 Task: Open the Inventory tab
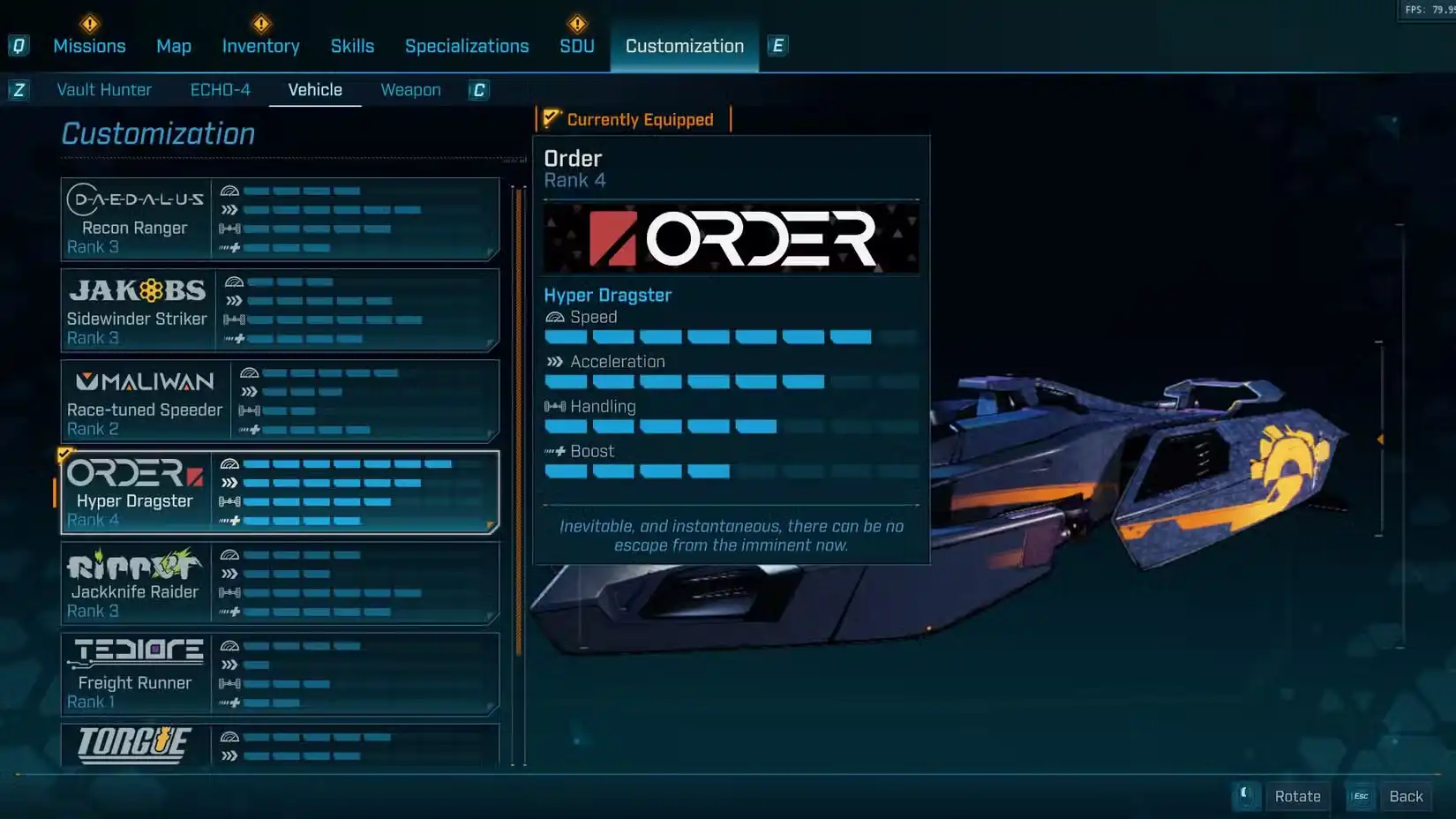[x=260, y=46]
